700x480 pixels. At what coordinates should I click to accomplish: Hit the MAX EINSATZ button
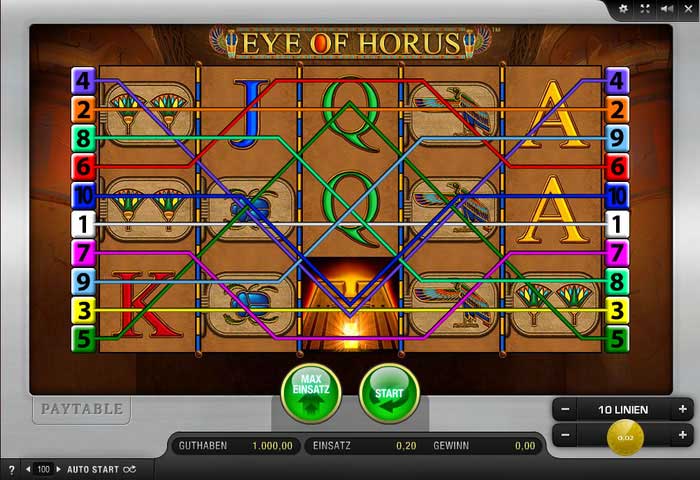pos(311,393)
